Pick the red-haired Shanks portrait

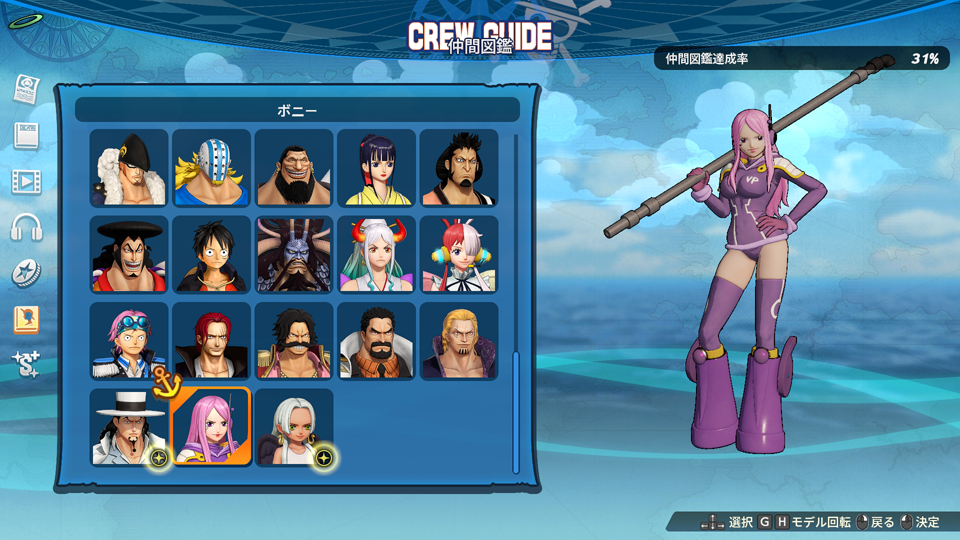pos(211,341)
